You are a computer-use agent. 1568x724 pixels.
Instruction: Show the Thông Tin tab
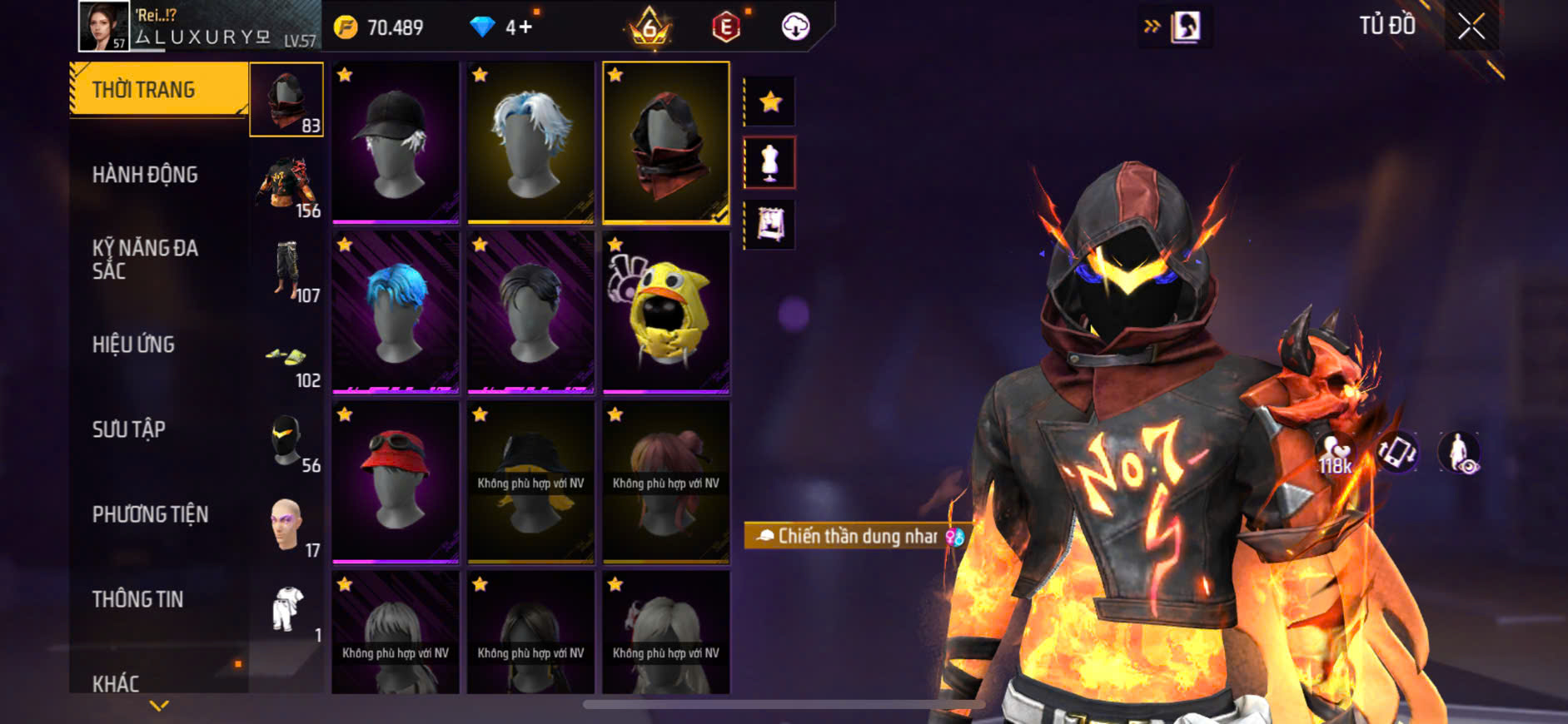137,599
